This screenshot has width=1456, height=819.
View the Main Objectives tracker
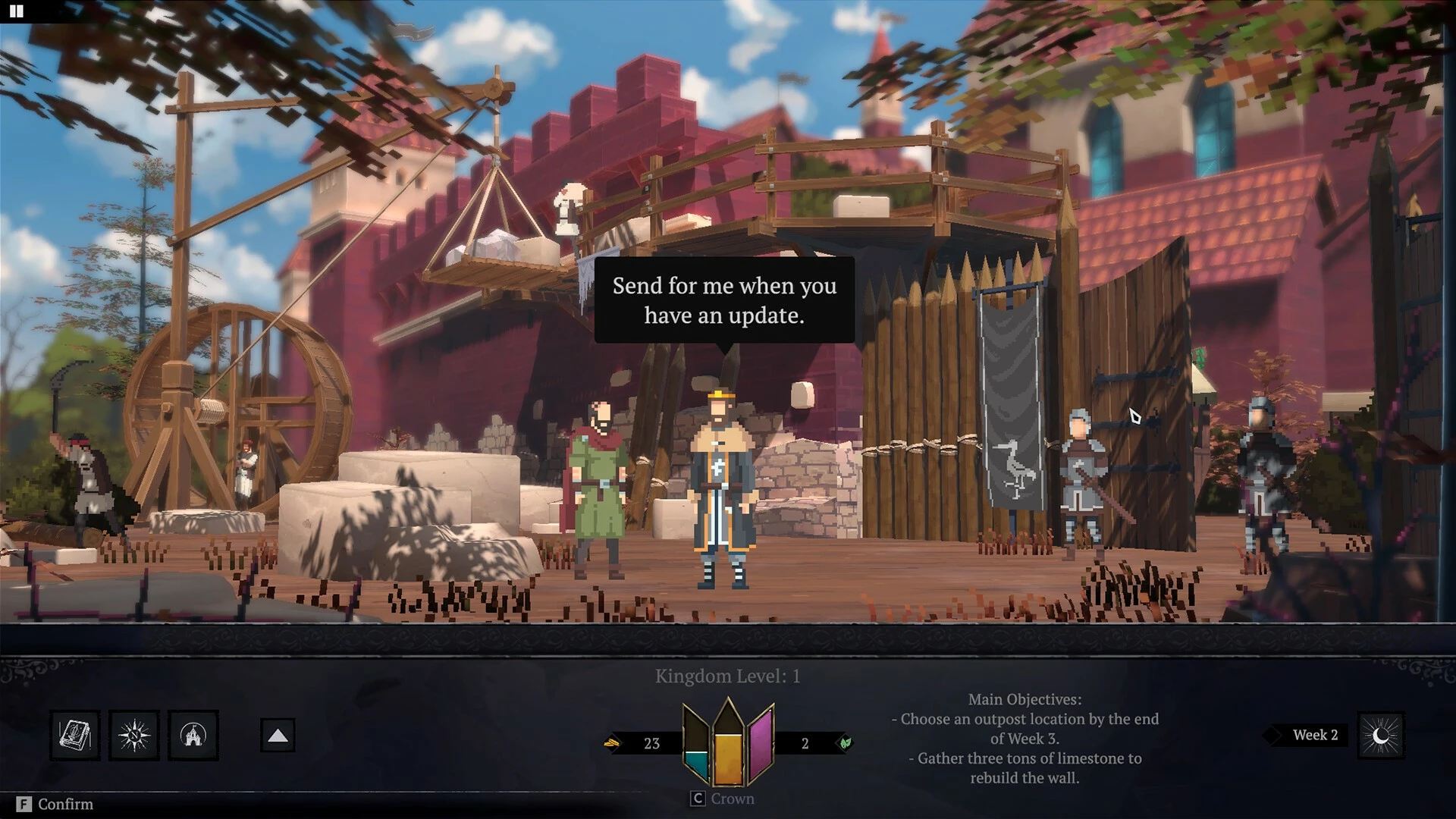coord(1025,738)
